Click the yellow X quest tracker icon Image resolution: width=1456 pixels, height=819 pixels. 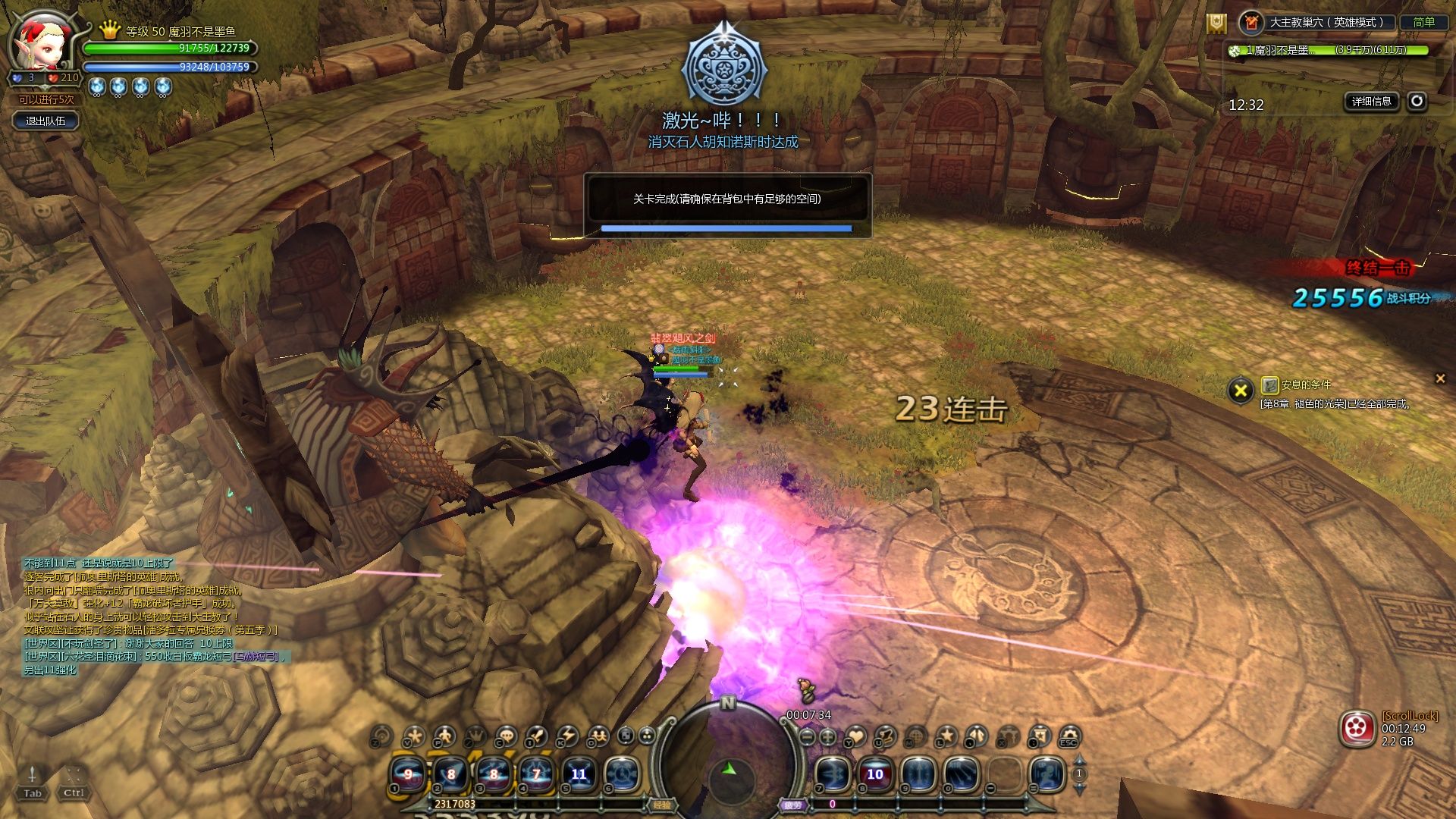click(x=1241, y=391)
